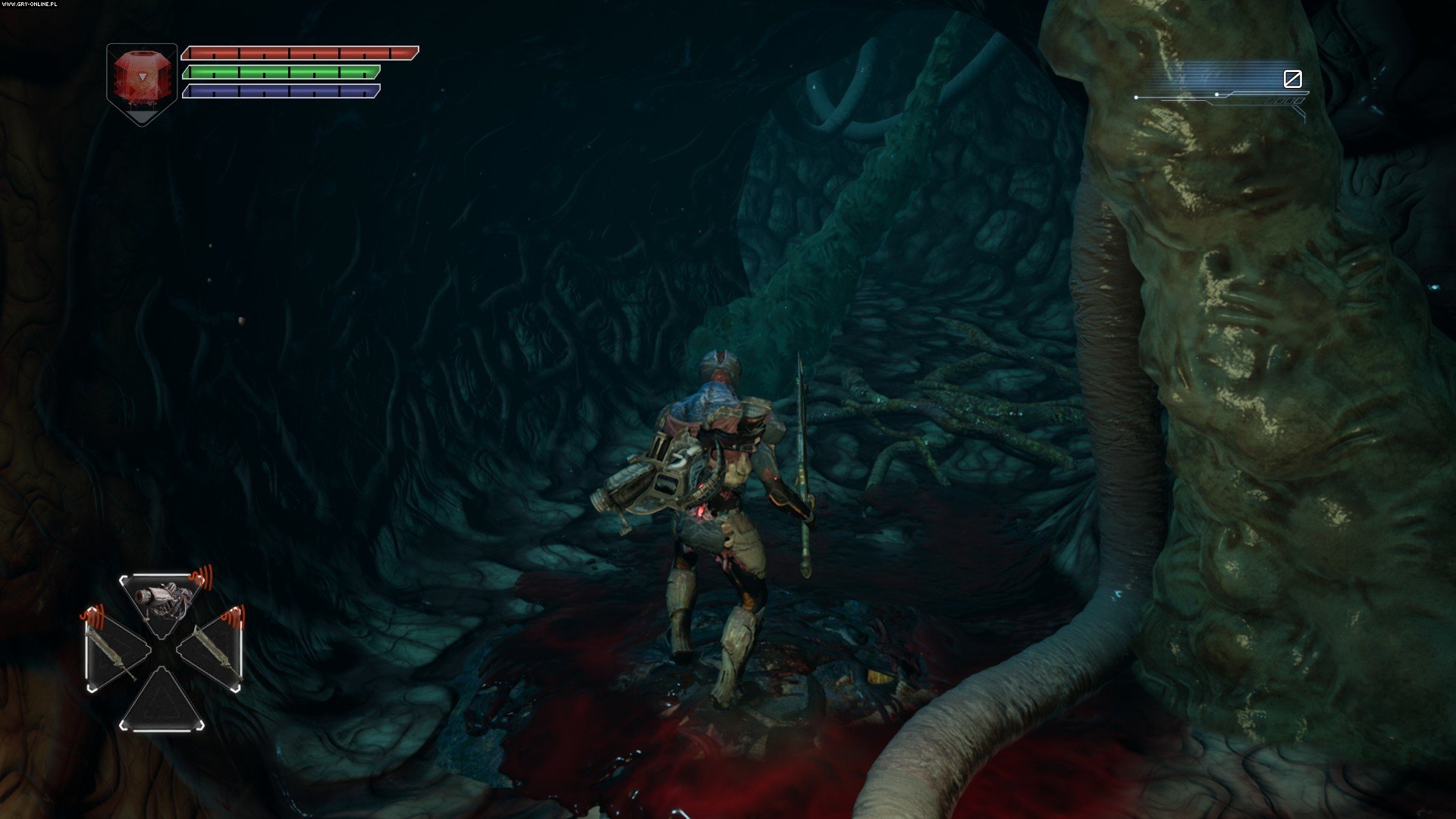This screenshot has height=819, width=1456.
Task: Select the heavy gun quick slot
Action: pyautogui.click(x=161, y=603)
